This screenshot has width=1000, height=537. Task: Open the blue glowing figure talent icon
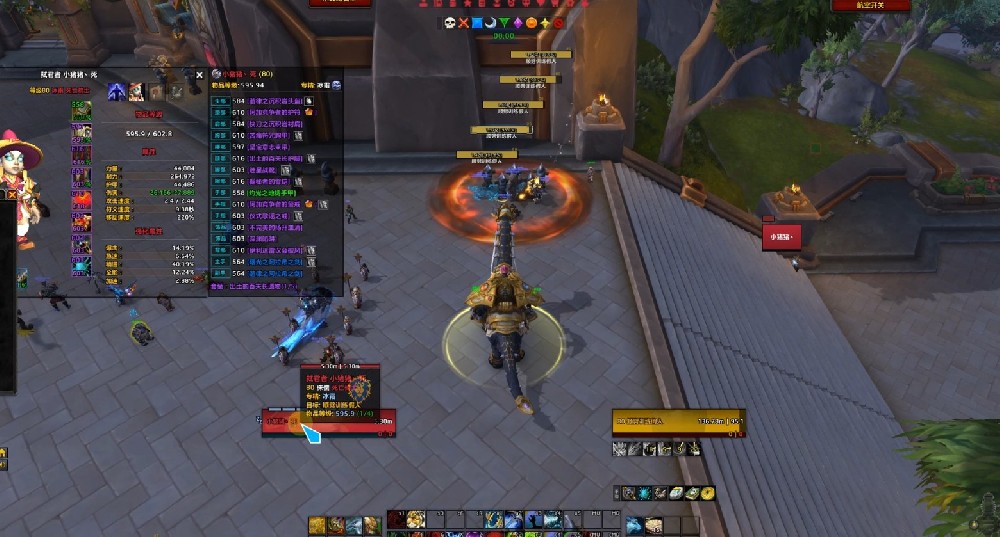click(x=117, y=92)
